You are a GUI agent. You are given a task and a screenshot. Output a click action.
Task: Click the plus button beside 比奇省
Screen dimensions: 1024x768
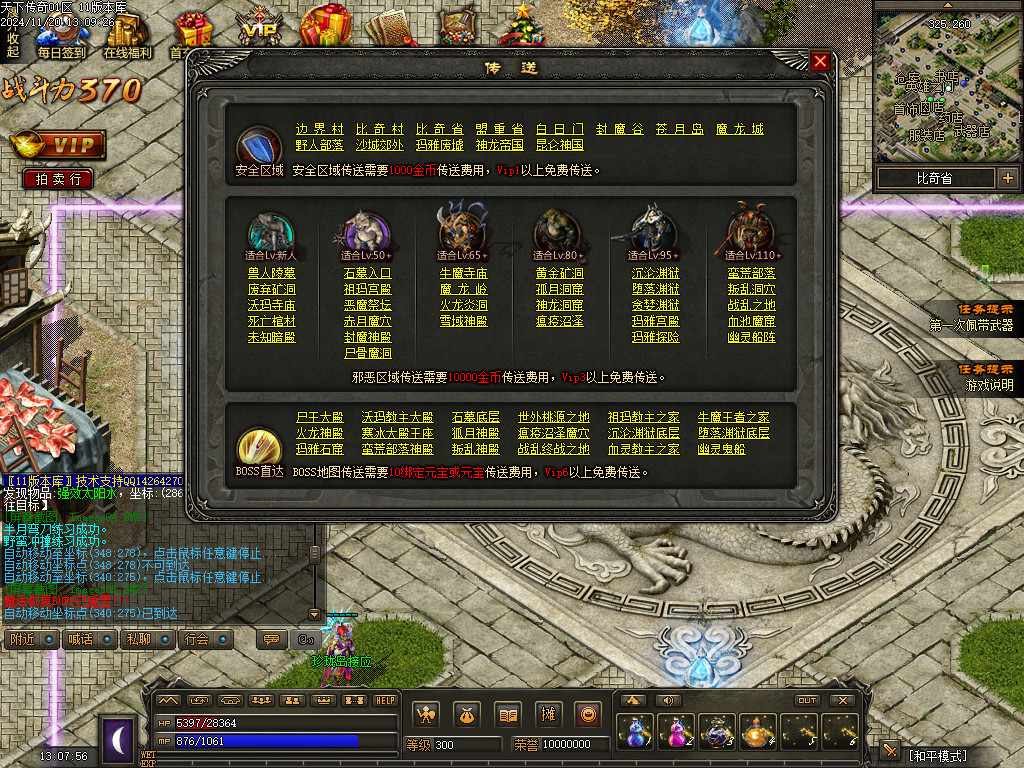[1007, 179]
